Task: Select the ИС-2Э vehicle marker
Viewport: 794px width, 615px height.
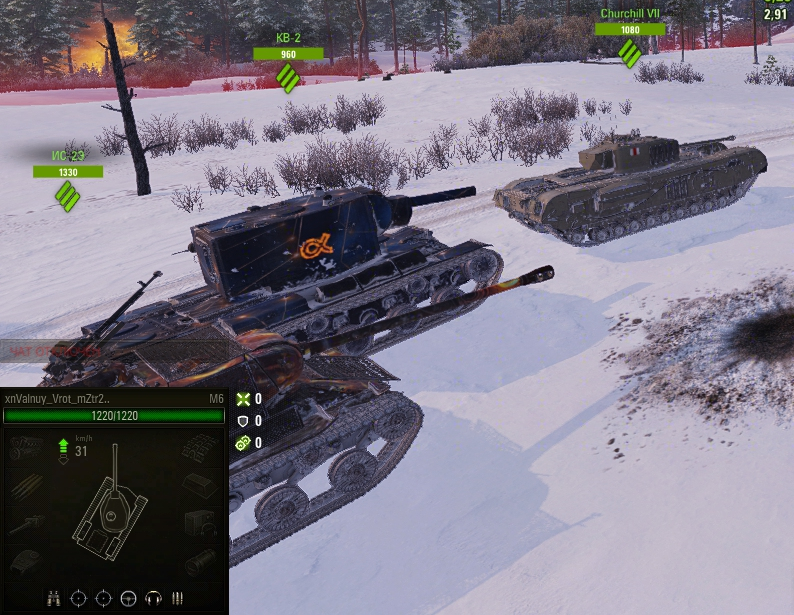Action: (x=67, y=195)
